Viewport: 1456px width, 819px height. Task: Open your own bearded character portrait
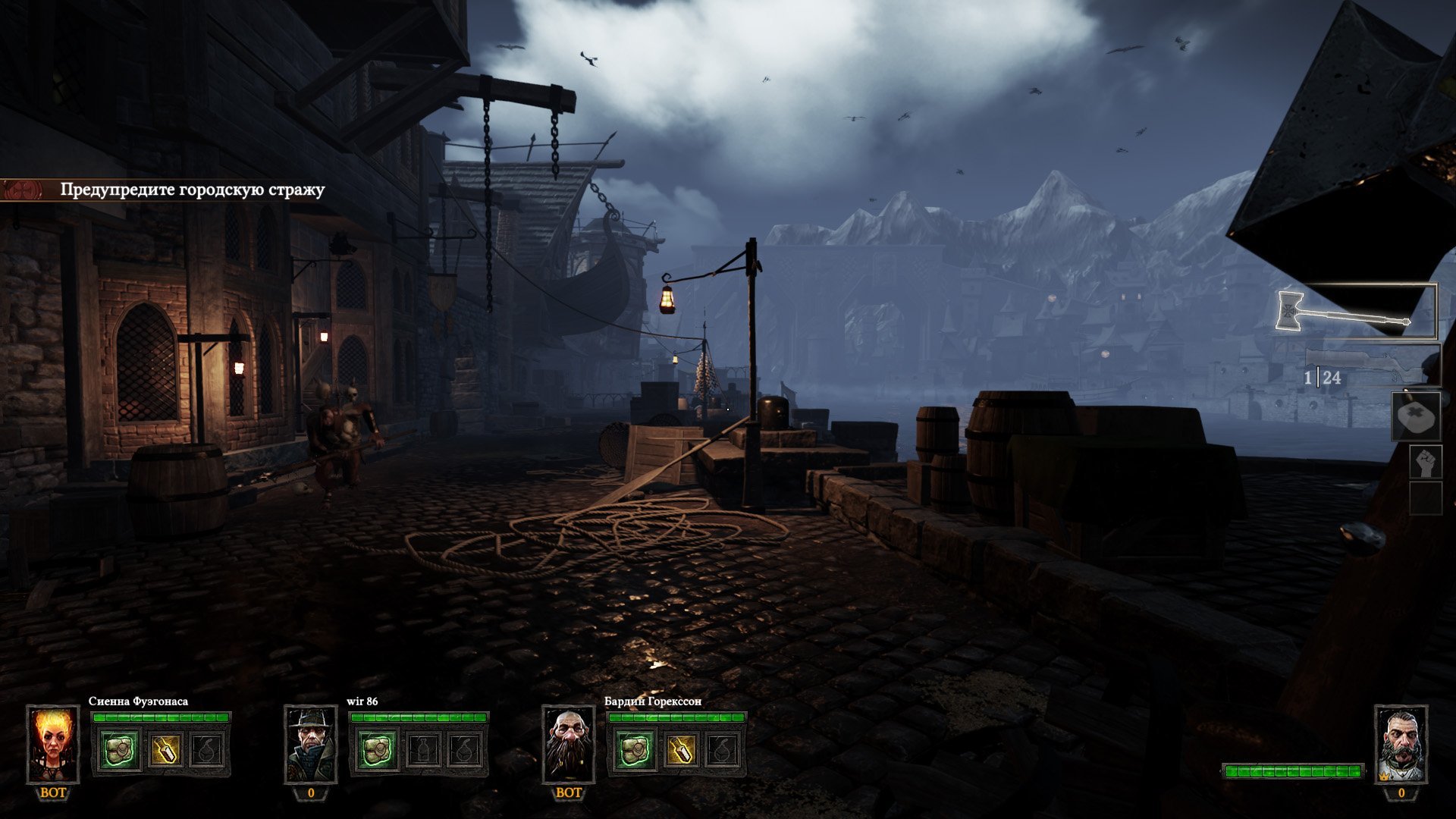[x=1401, y=744]
